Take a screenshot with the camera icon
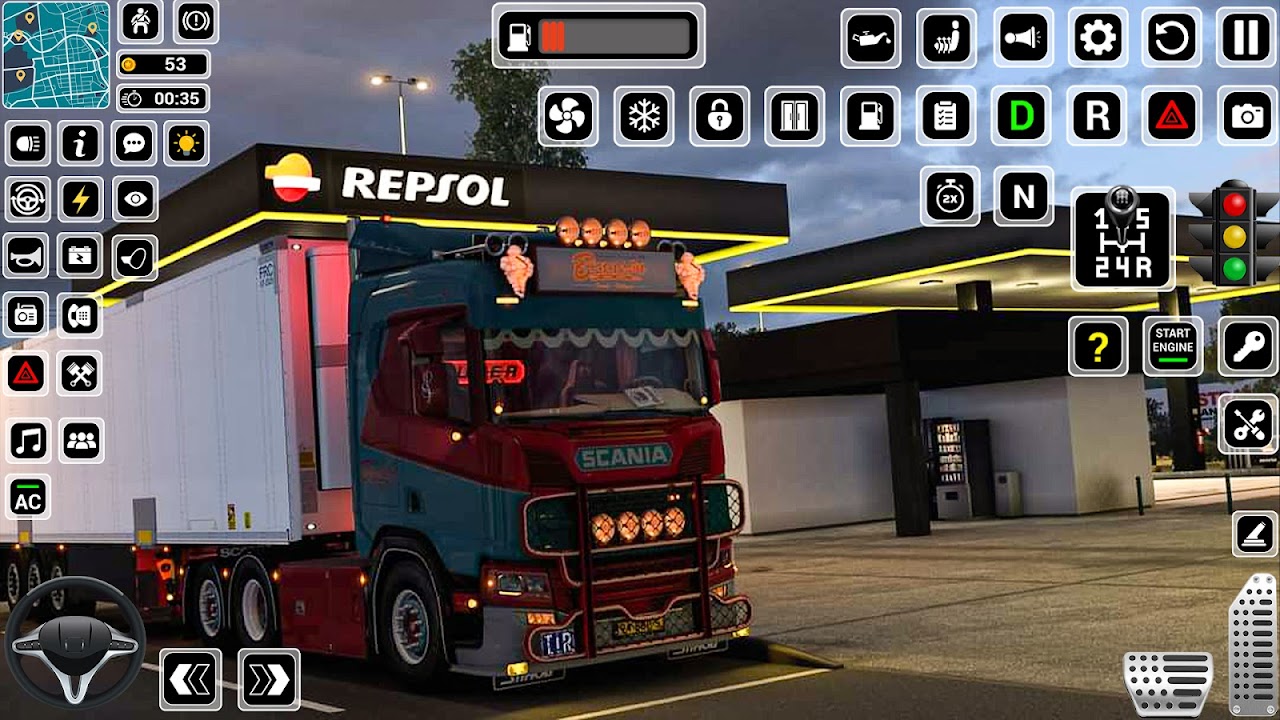Image resolution: width=1280 pixels, height=720 pixels. pyautogui.click(x=1247, y=117)
